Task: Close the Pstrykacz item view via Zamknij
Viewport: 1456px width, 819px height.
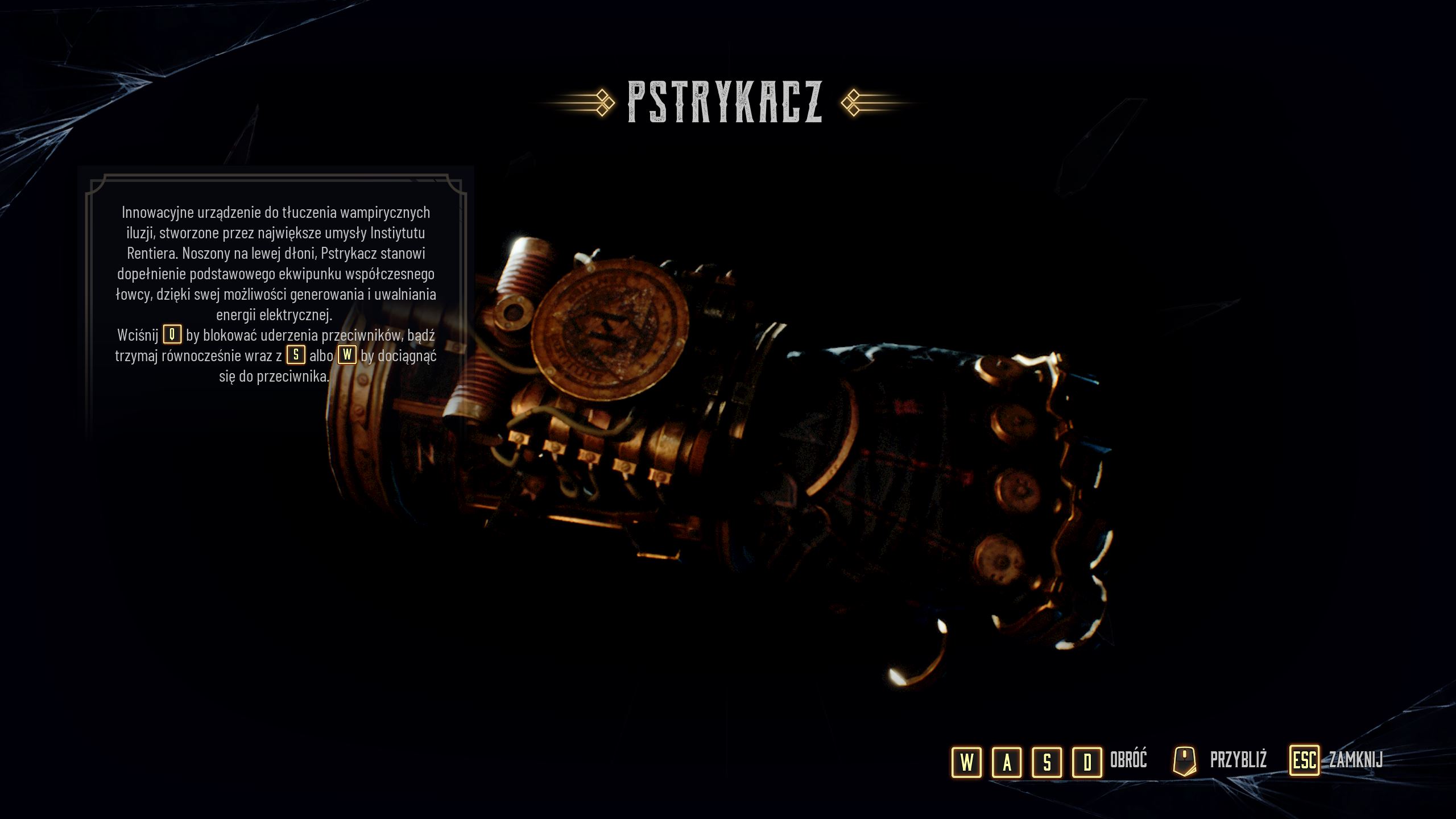Action: tap(1337, 760)
